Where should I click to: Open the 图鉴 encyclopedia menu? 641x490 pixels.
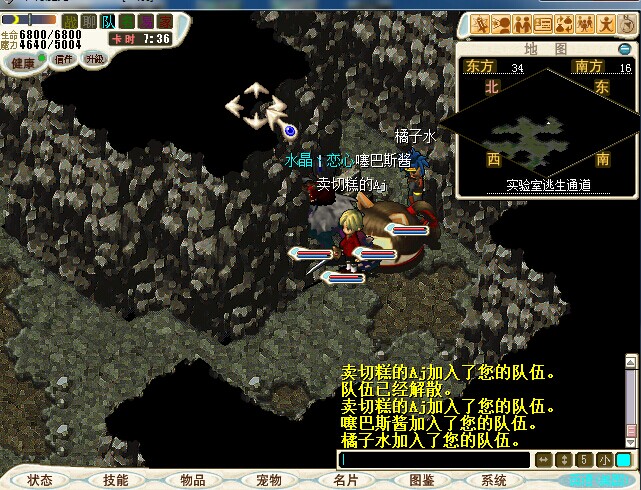(x=423, y=480)
